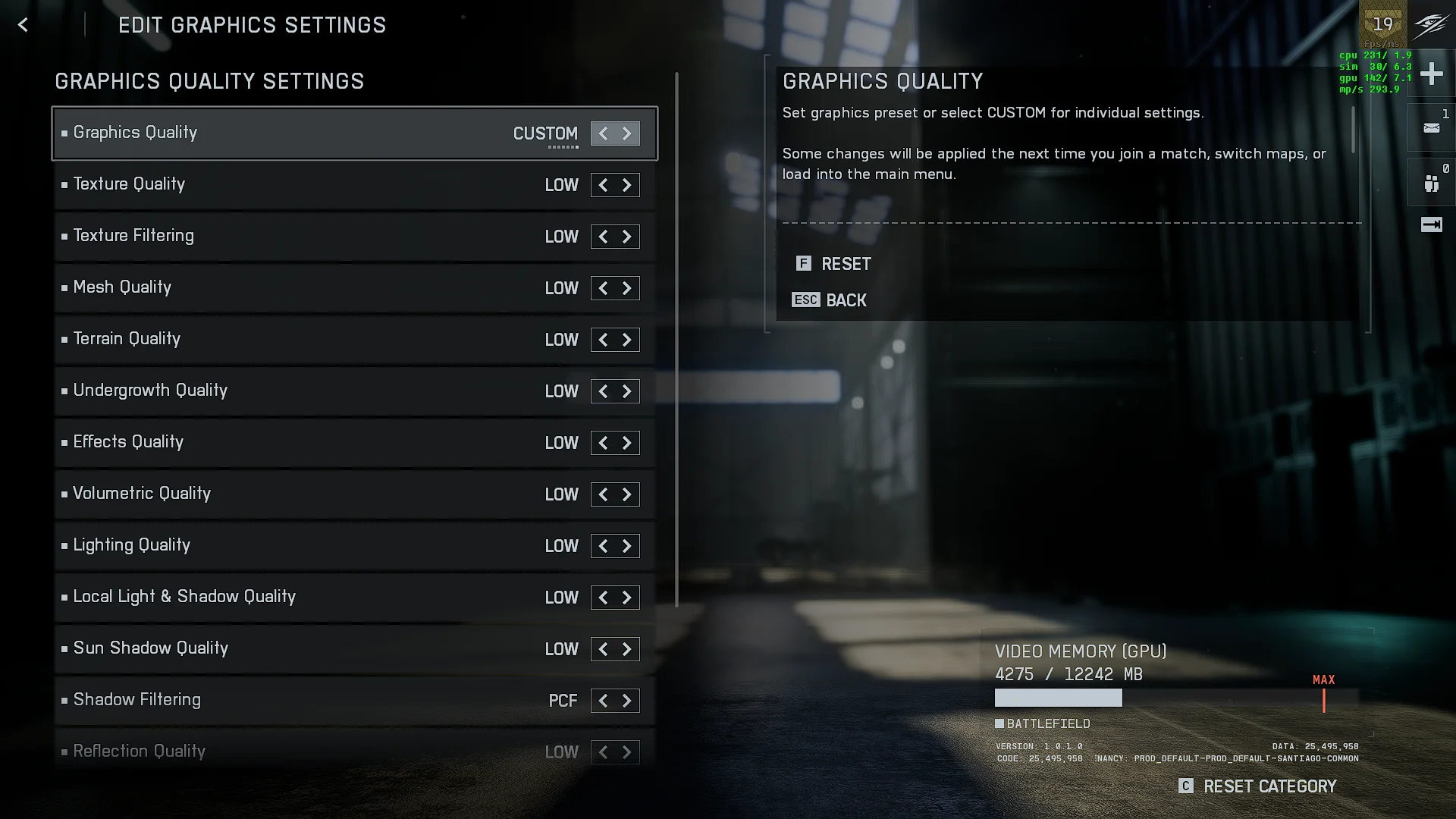The height and width of the screenshot is (819, 1456).
Task: Open the envelope messages icon
Action: tap(1431, 128)
